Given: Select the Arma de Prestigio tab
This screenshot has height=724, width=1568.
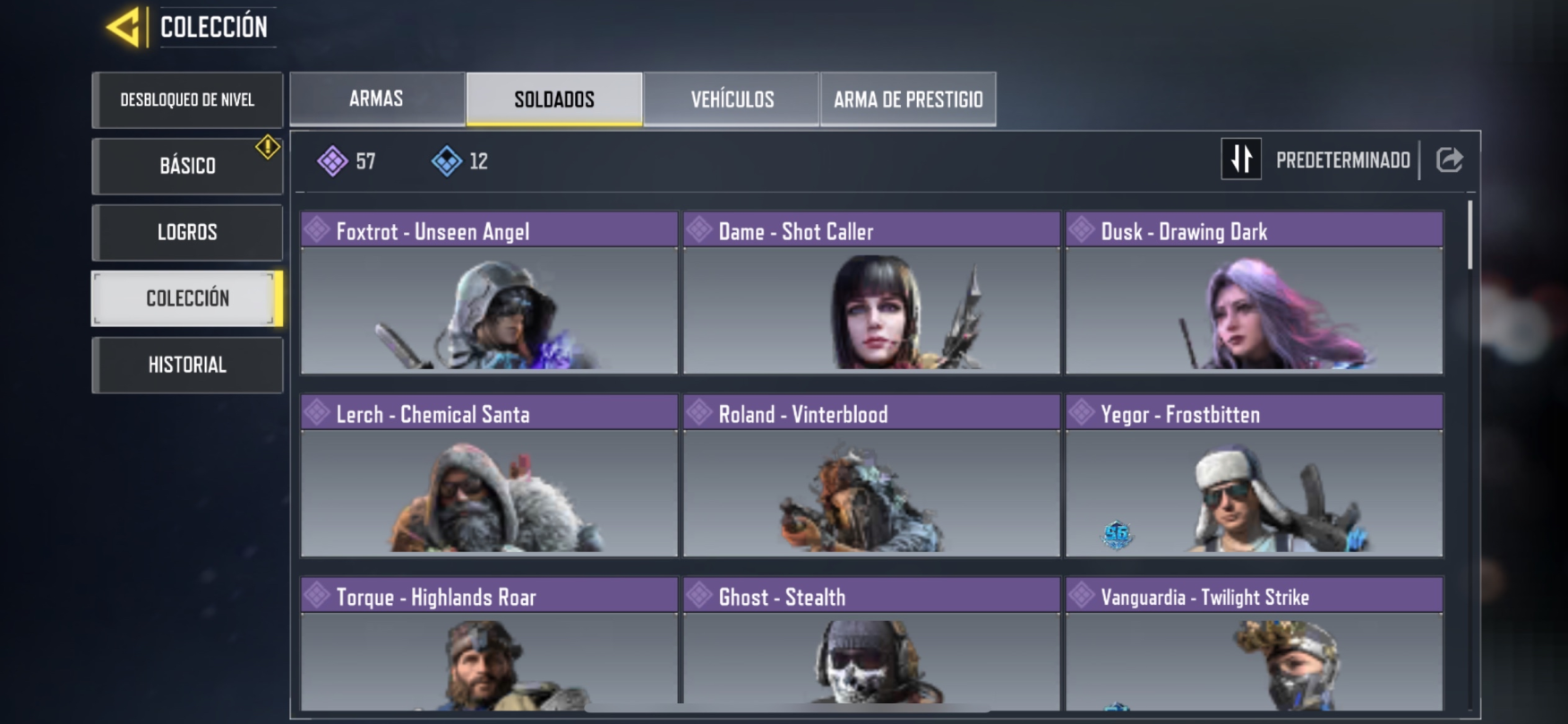Looking at the screenshot, I should click(908, 99).
